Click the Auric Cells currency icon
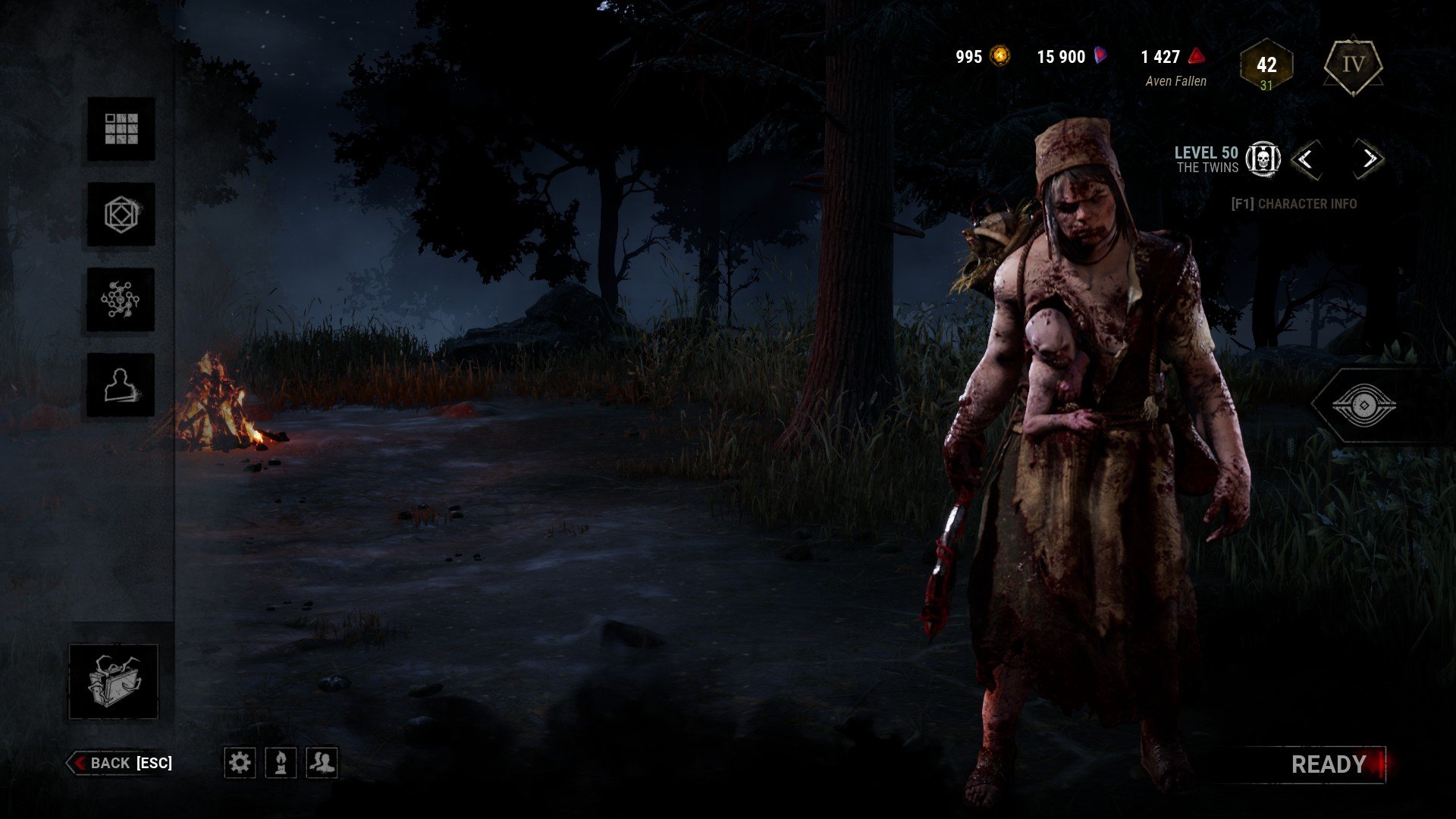The image size is (1456, 819). coord(1001,56)
